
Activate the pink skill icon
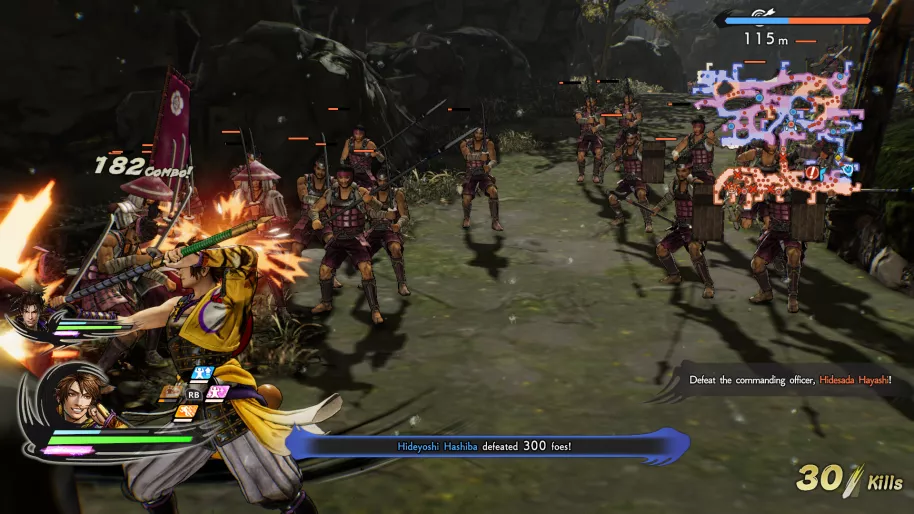(x=217, y=391)
